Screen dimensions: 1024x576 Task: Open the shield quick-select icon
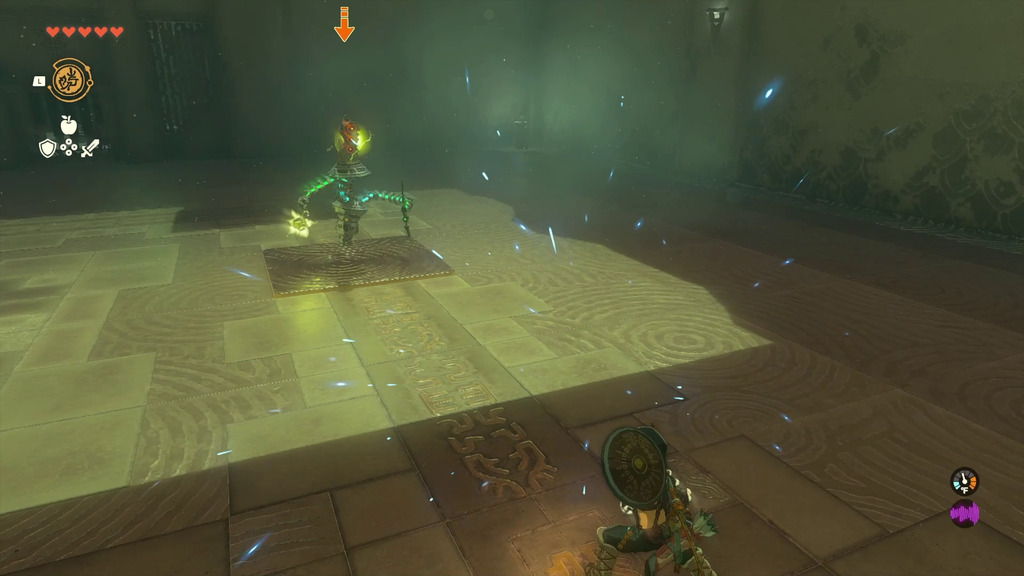[47, 148]
